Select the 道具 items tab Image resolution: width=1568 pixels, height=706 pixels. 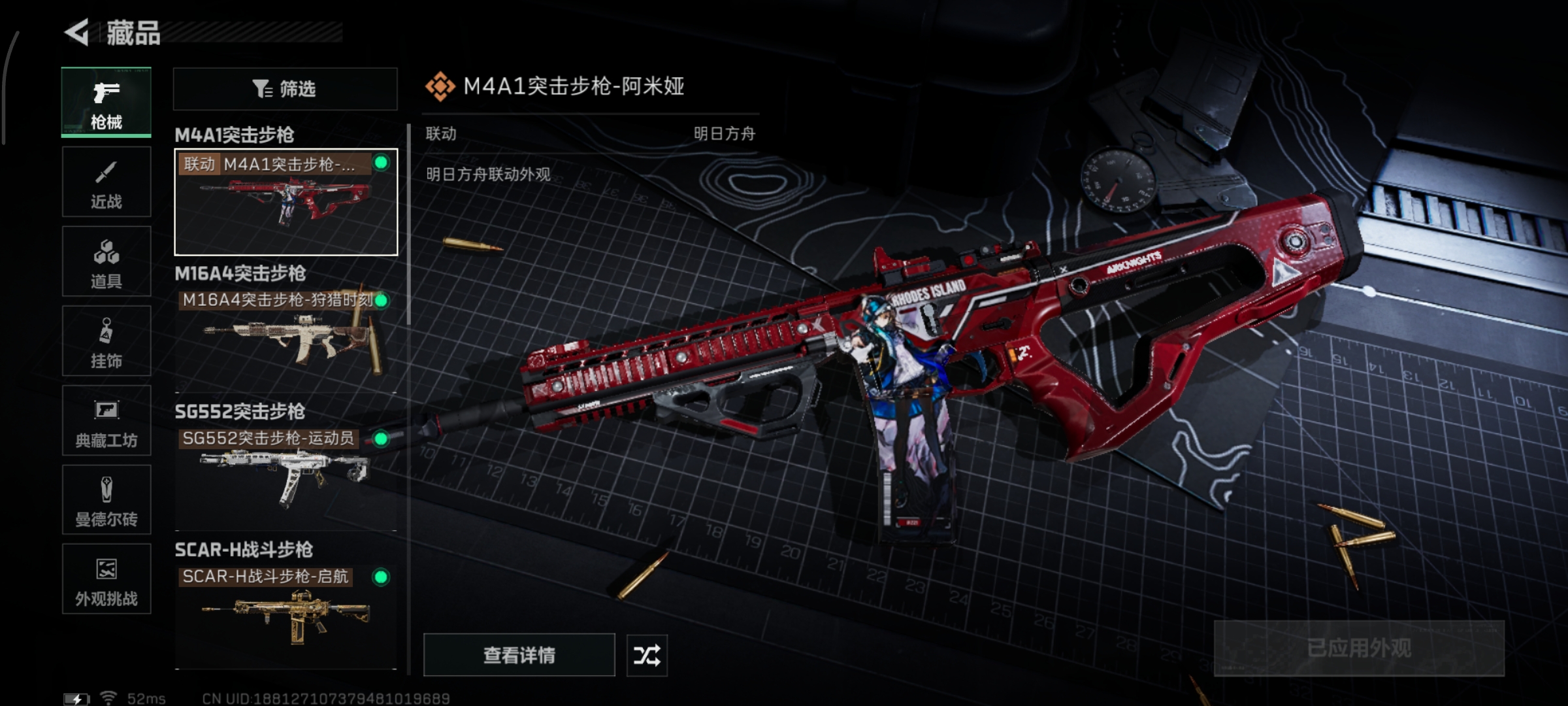coord(106,261)
